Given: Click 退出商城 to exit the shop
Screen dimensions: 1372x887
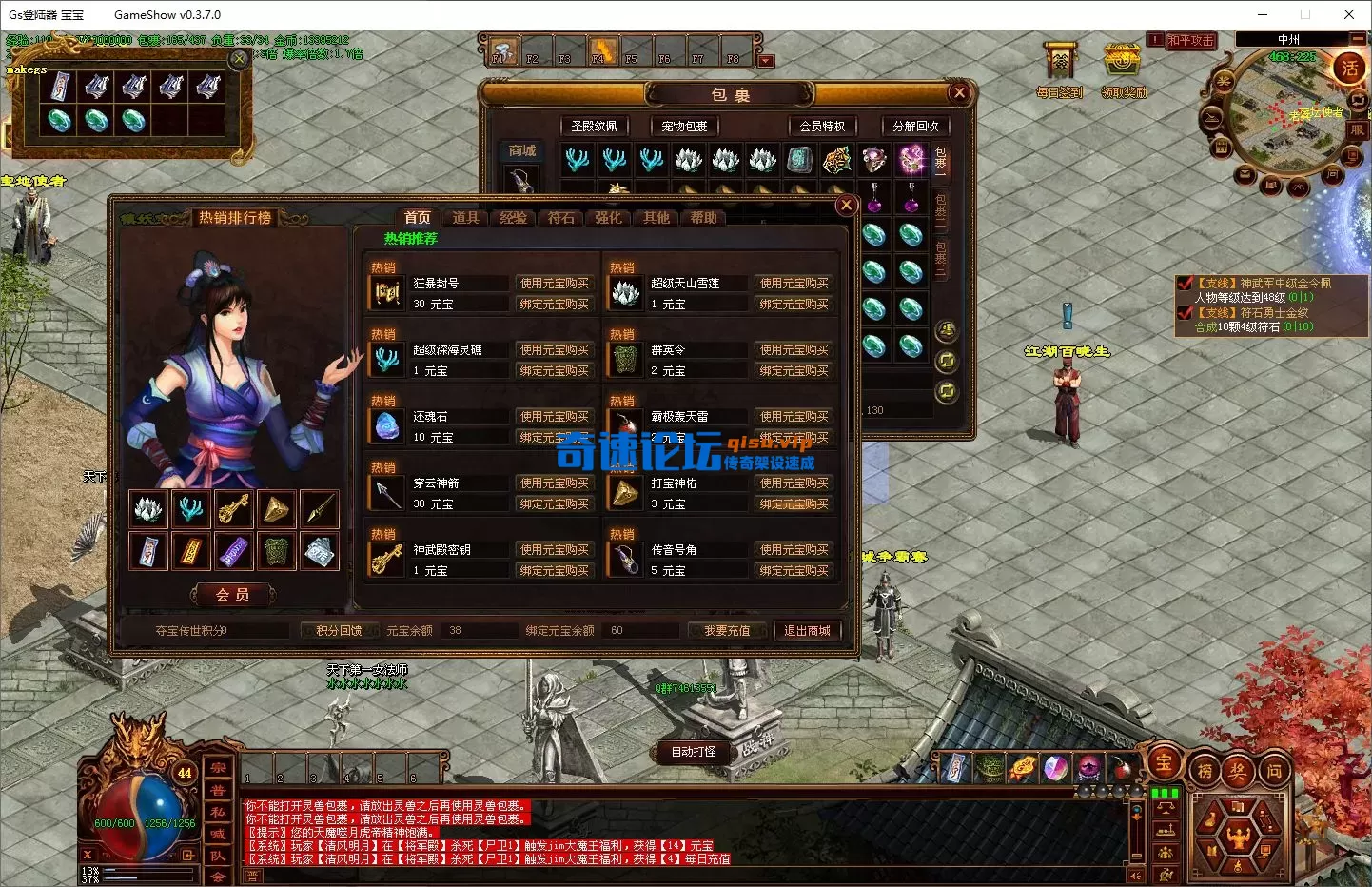Looking at the screenshot, I should coord(808,630).
